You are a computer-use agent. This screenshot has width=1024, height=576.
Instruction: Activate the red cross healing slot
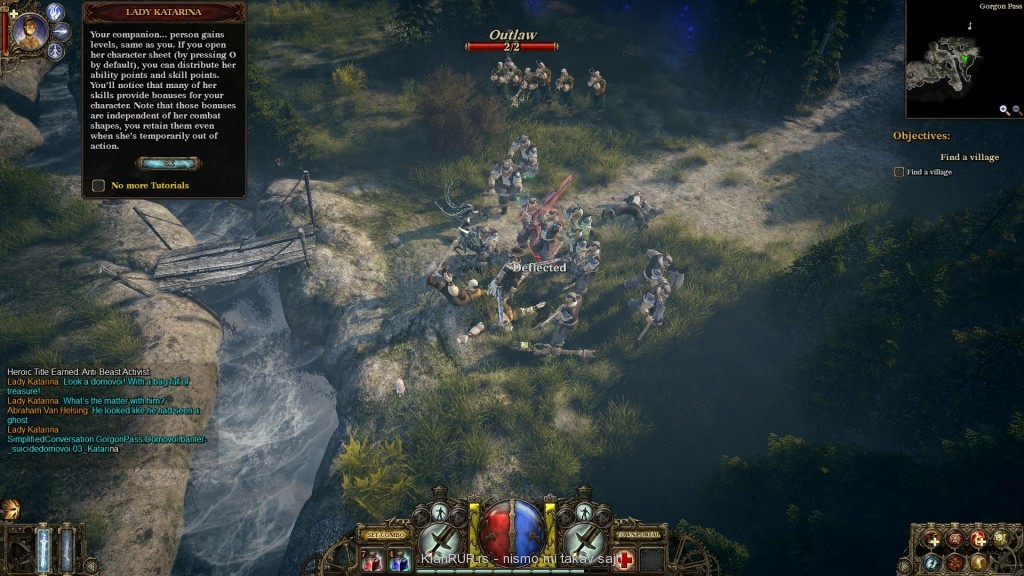625,560
